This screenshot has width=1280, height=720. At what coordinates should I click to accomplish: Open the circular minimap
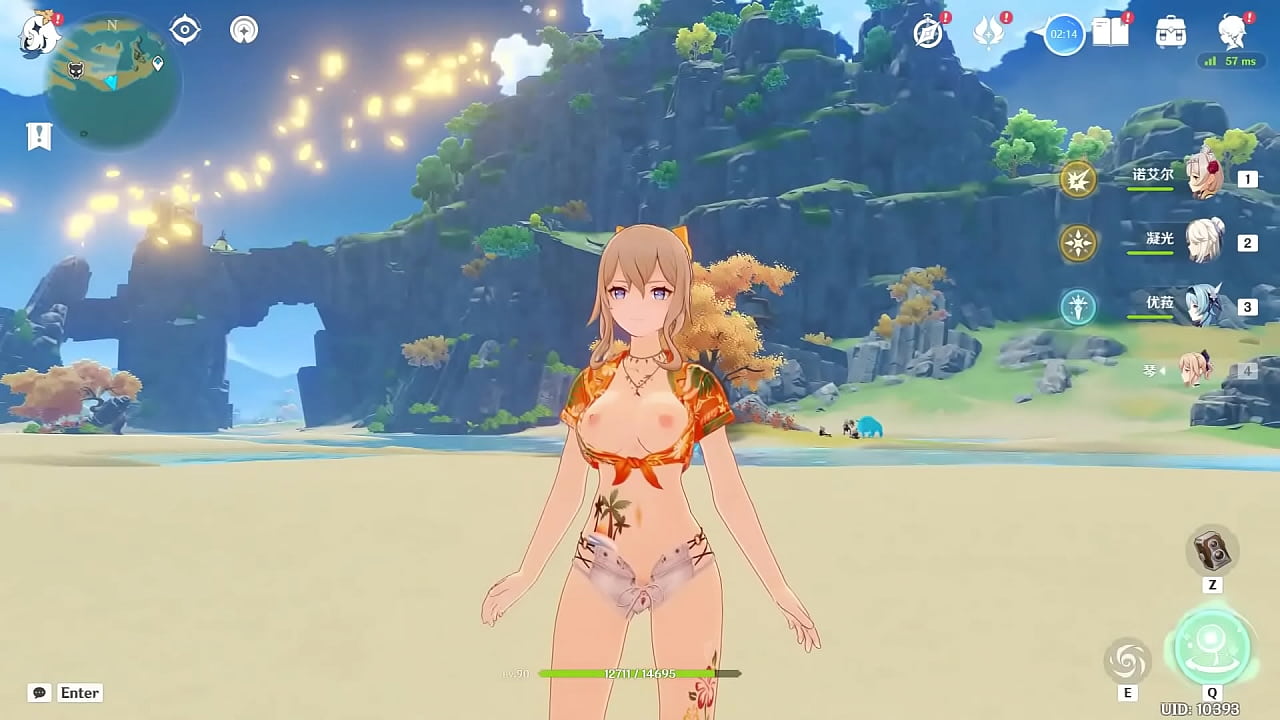click(x=113, y=82)
